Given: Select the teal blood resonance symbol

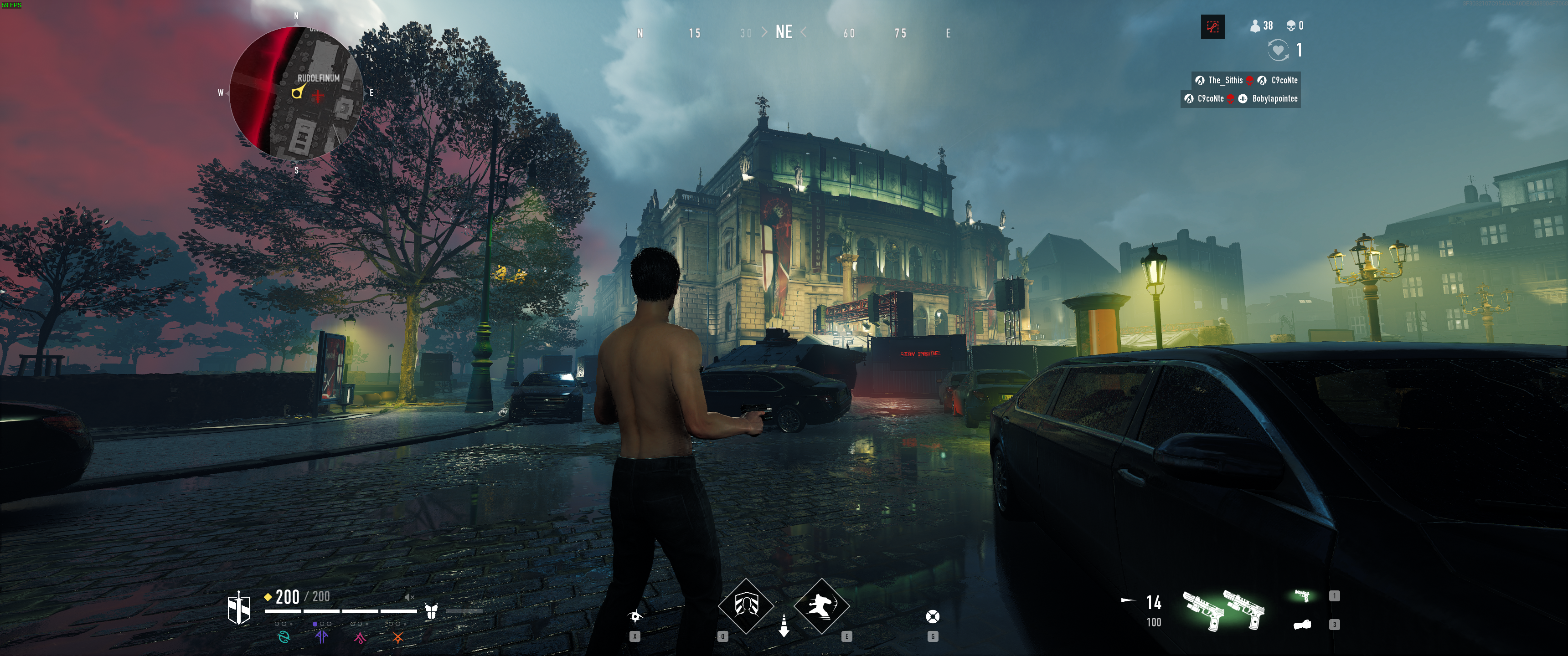Looking at the screenshot, I should pyautogui.click(x=284, y=637).
